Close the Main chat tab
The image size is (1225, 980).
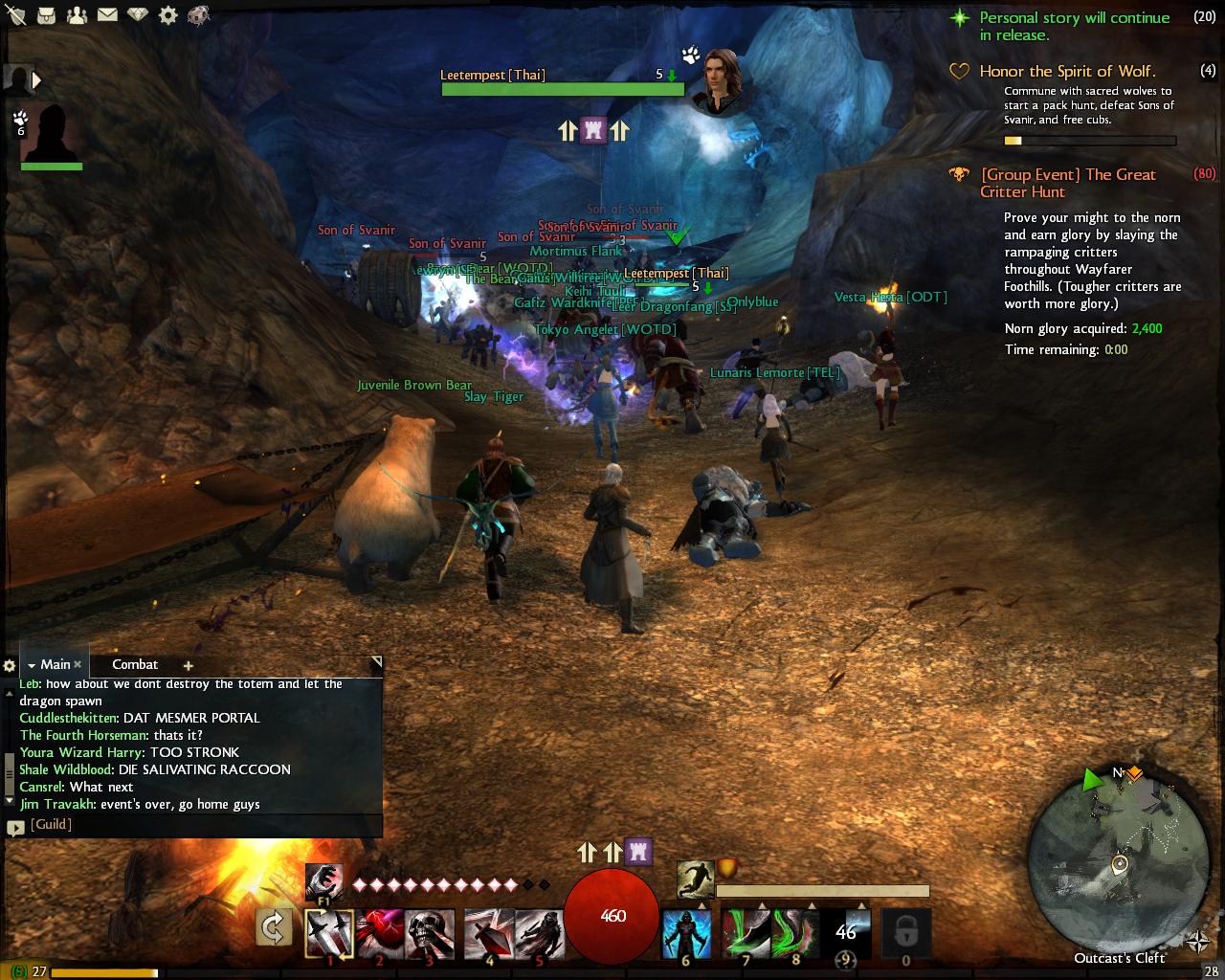tap(78, 664)
